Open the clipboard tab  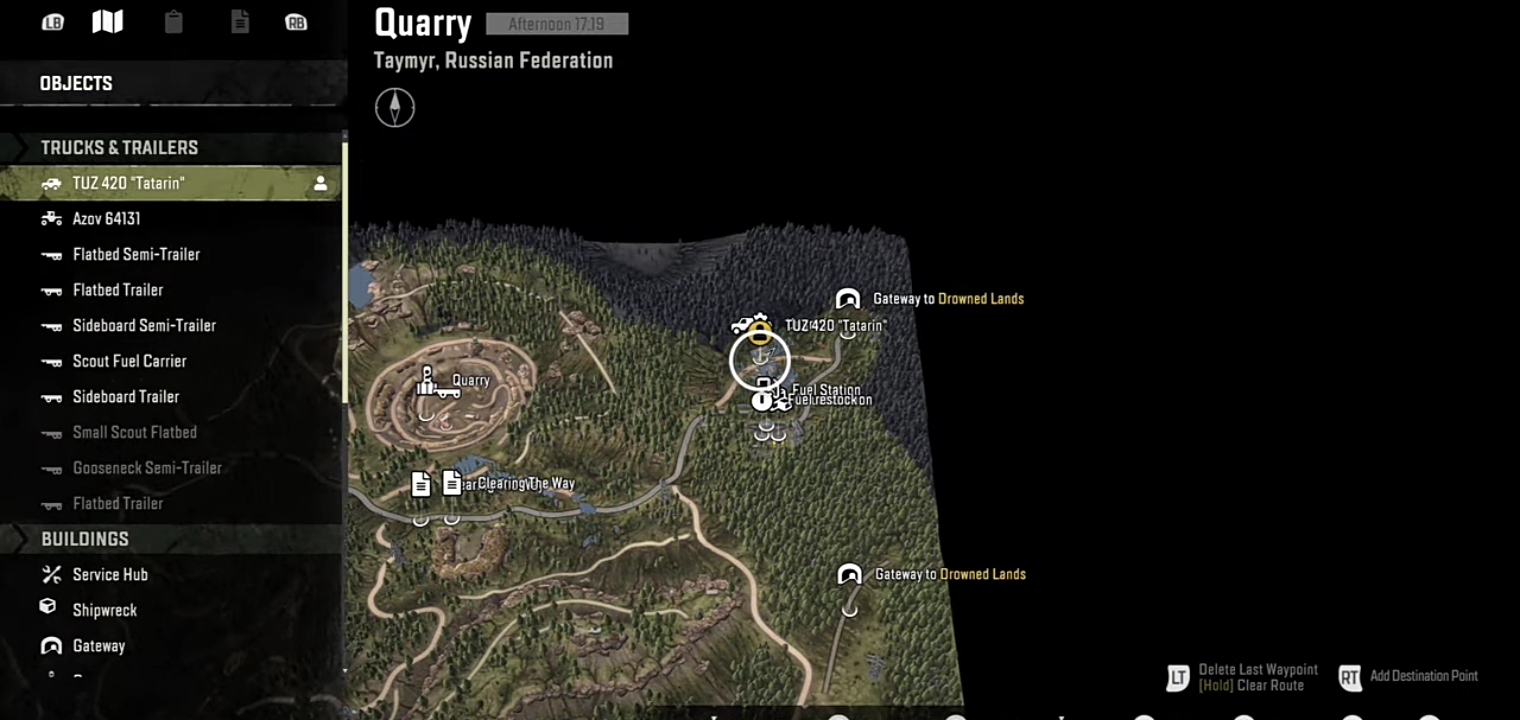pyautogui.click(x=174, y=22)
